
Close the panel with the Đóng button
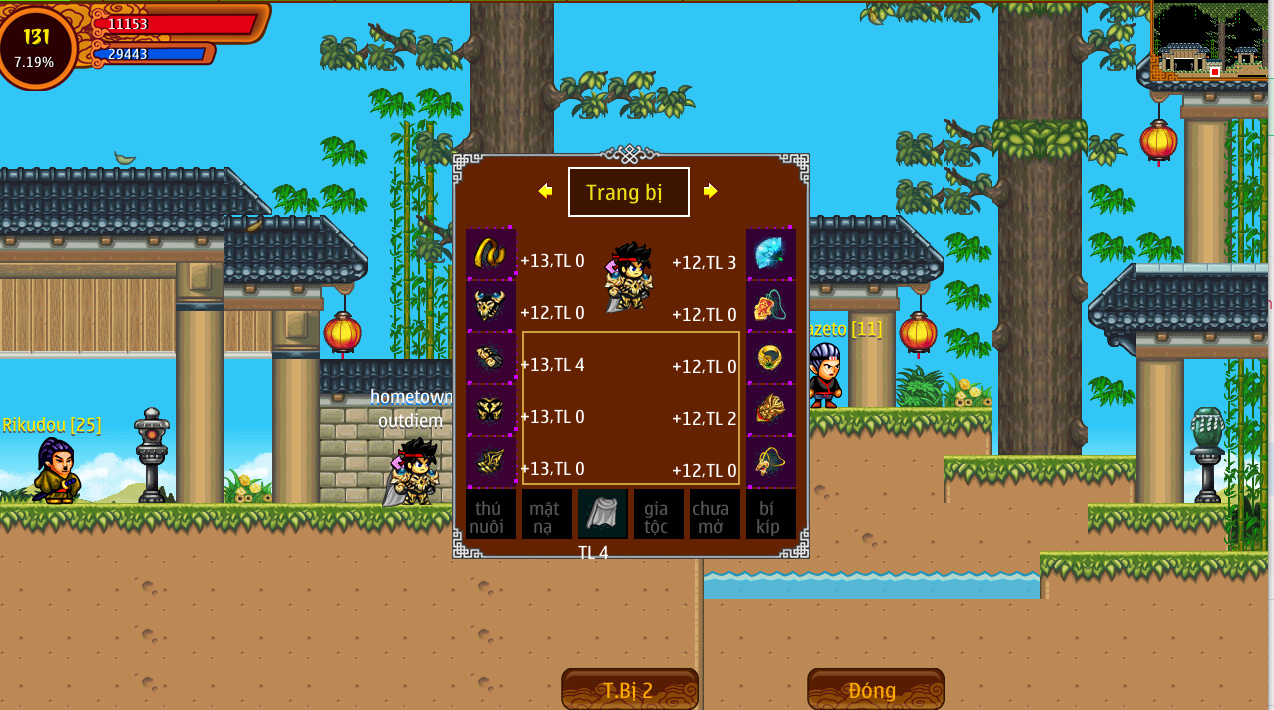point(875,690)
